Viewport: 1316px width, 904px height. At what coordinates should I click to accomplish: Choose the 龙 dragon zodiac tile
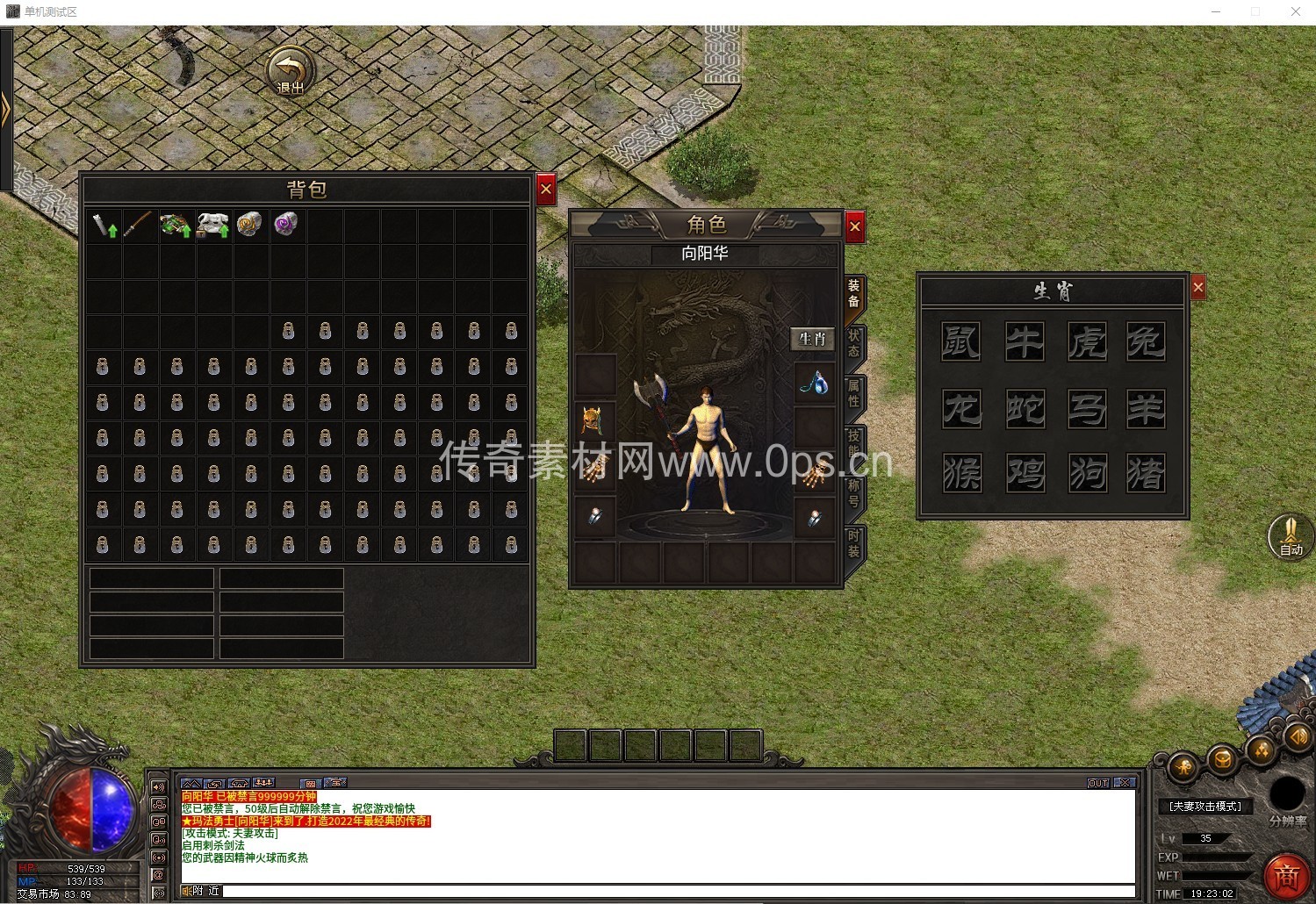960,409
